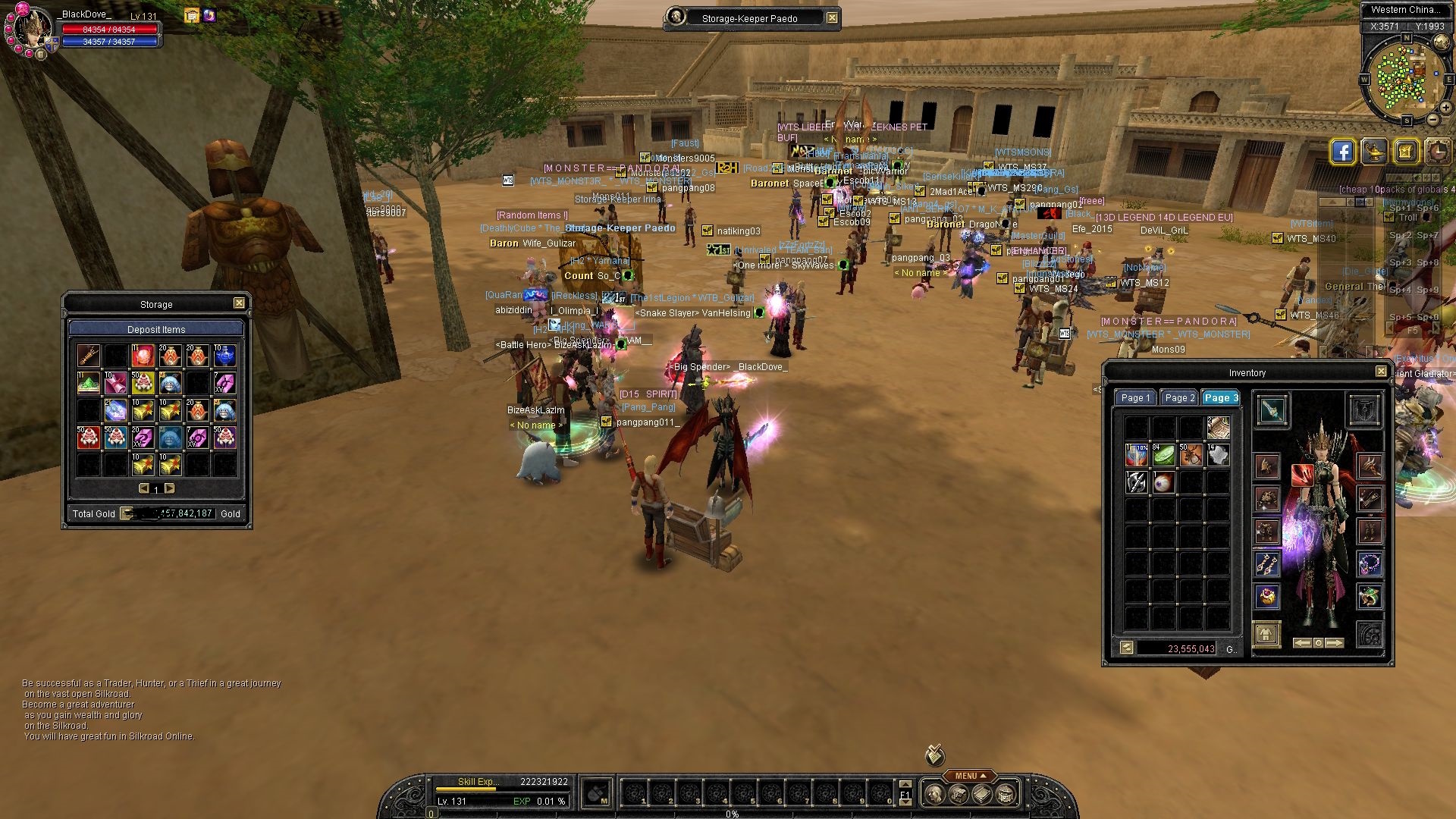
Task: Open the character head icon in menu bar
Action: click(936, 794)
